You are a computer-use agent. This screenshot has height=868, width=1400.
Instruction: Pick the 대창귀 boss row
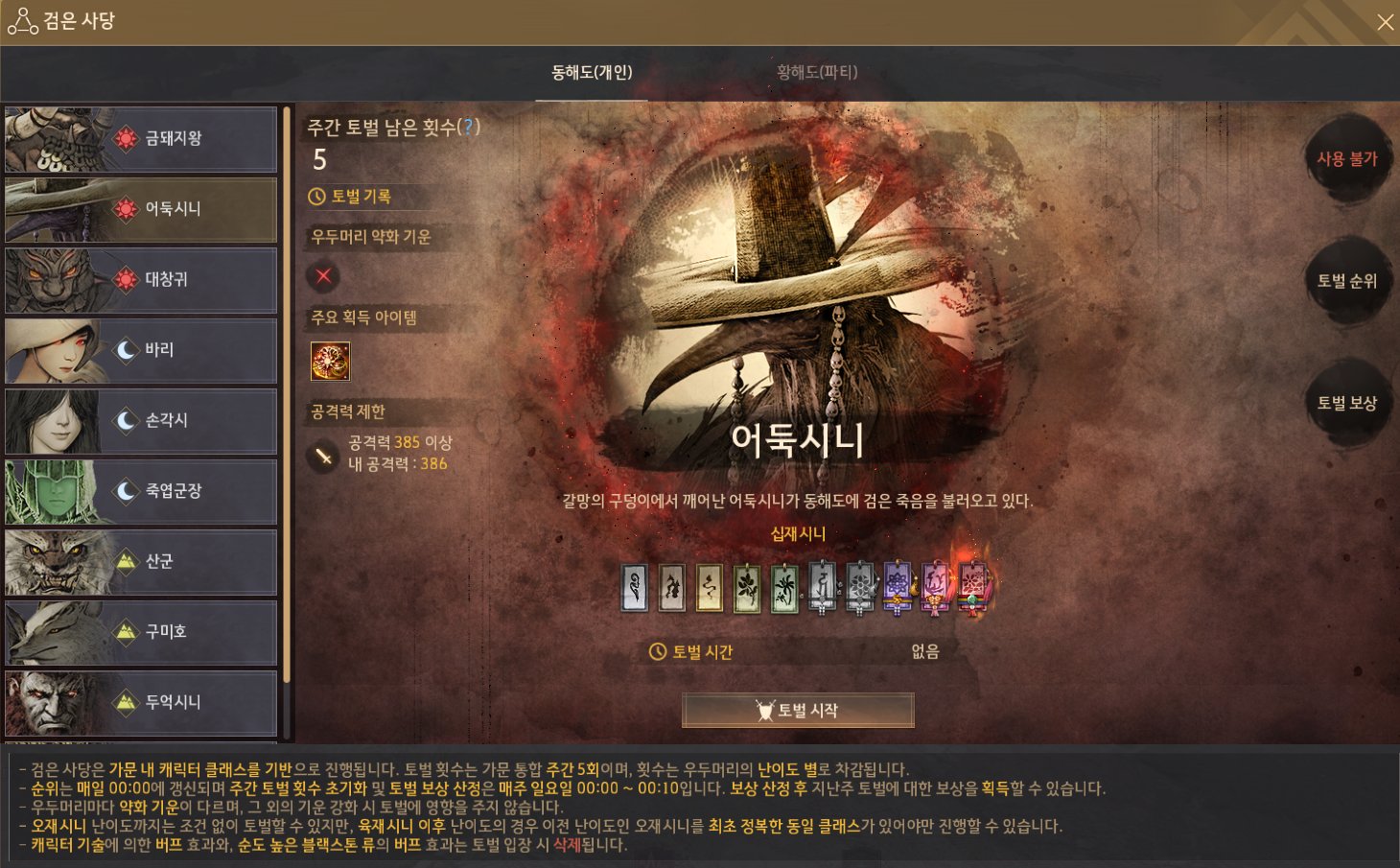(x=141, y=280)
